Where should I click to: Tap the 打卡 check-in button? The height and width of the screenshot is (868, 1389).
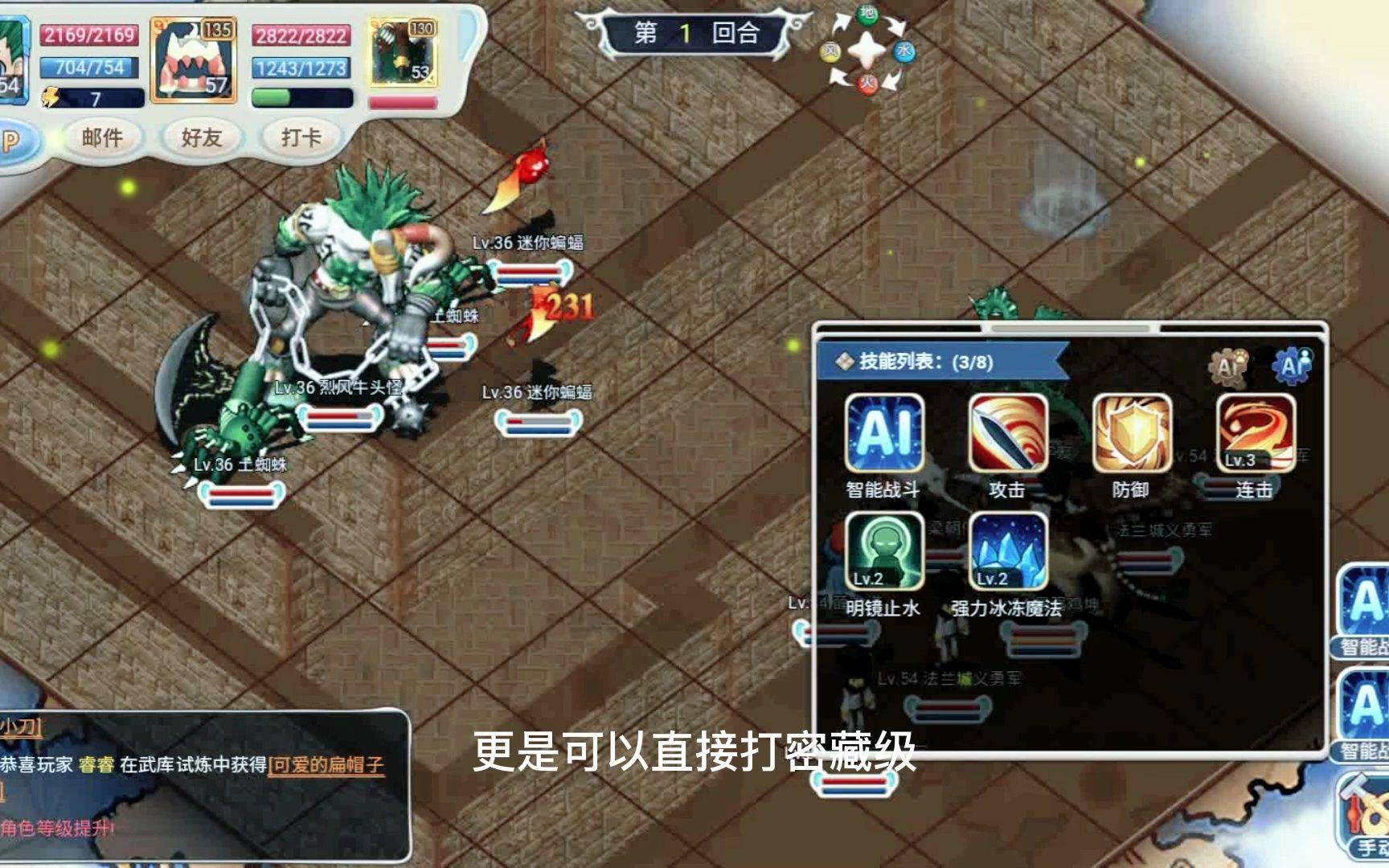[301, 138]
